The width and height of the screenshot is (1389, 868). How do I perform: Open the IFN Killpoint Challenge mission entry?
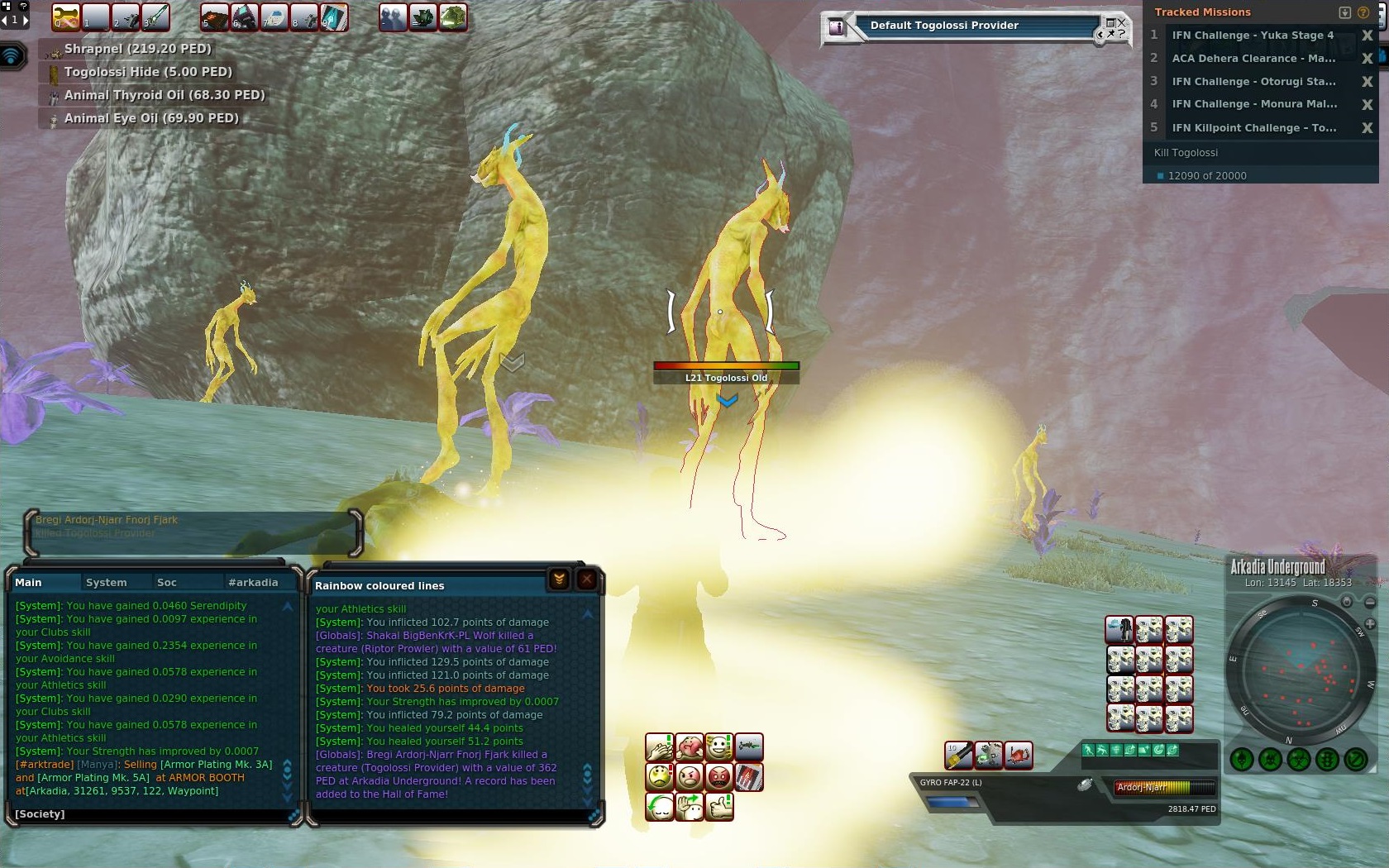pyautogui.click(x=1253, y=127)
